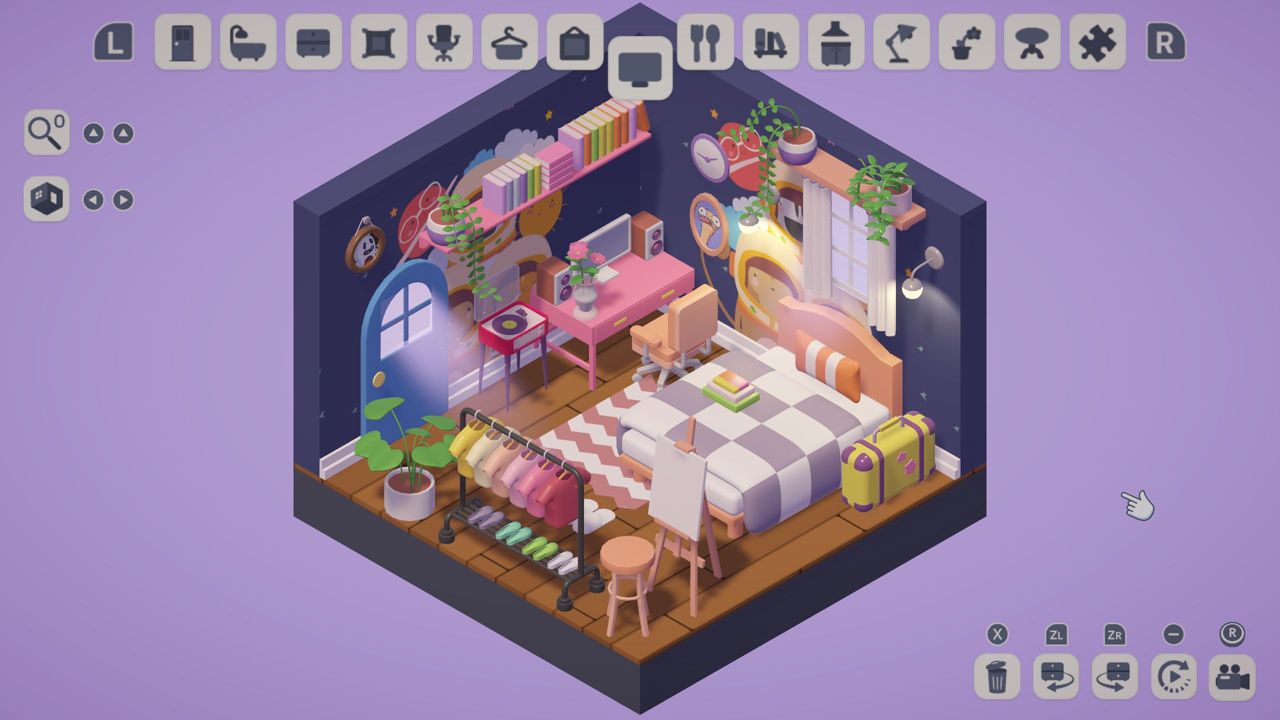Click the room rotation cube icon
The height and width of the screenshot is (720, 1280).
coord(46,199)
